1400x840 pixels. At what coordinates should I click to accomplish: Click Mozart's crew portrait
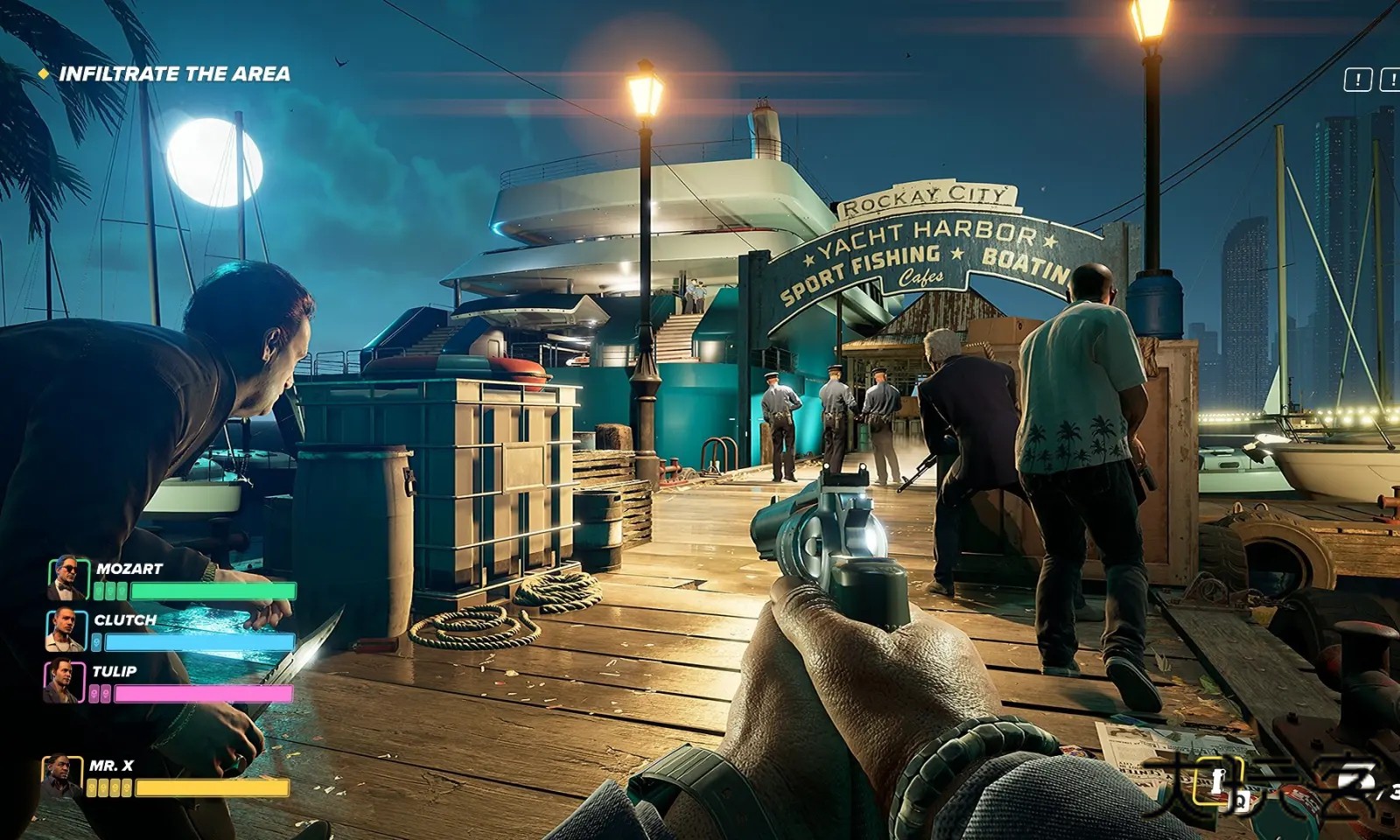pos(67,578)
